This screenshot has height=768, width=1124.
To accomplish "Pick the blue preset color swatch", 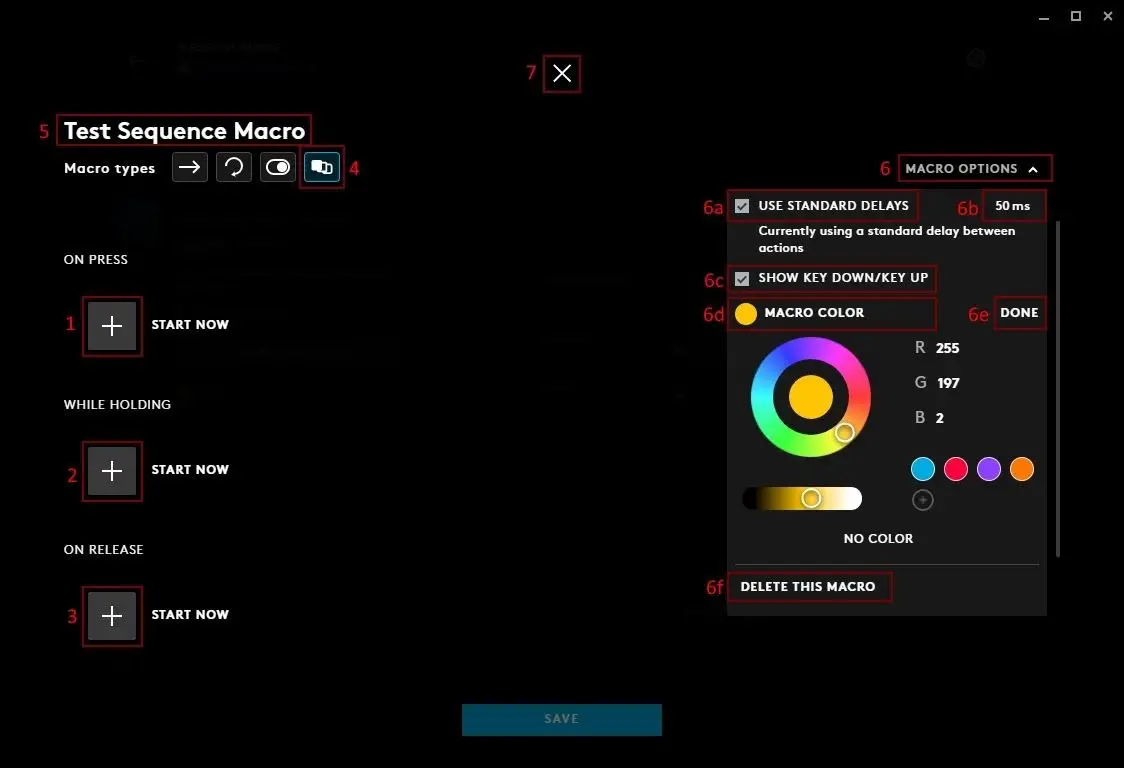I will point(923,469).
